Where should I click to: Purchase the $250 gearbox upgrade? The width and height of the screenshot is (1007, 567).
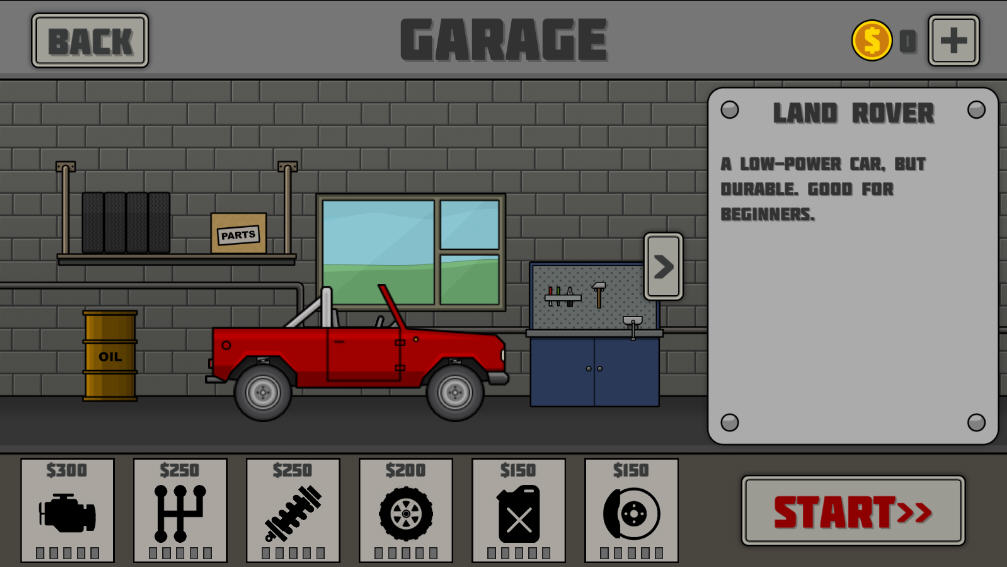point(180,510)
